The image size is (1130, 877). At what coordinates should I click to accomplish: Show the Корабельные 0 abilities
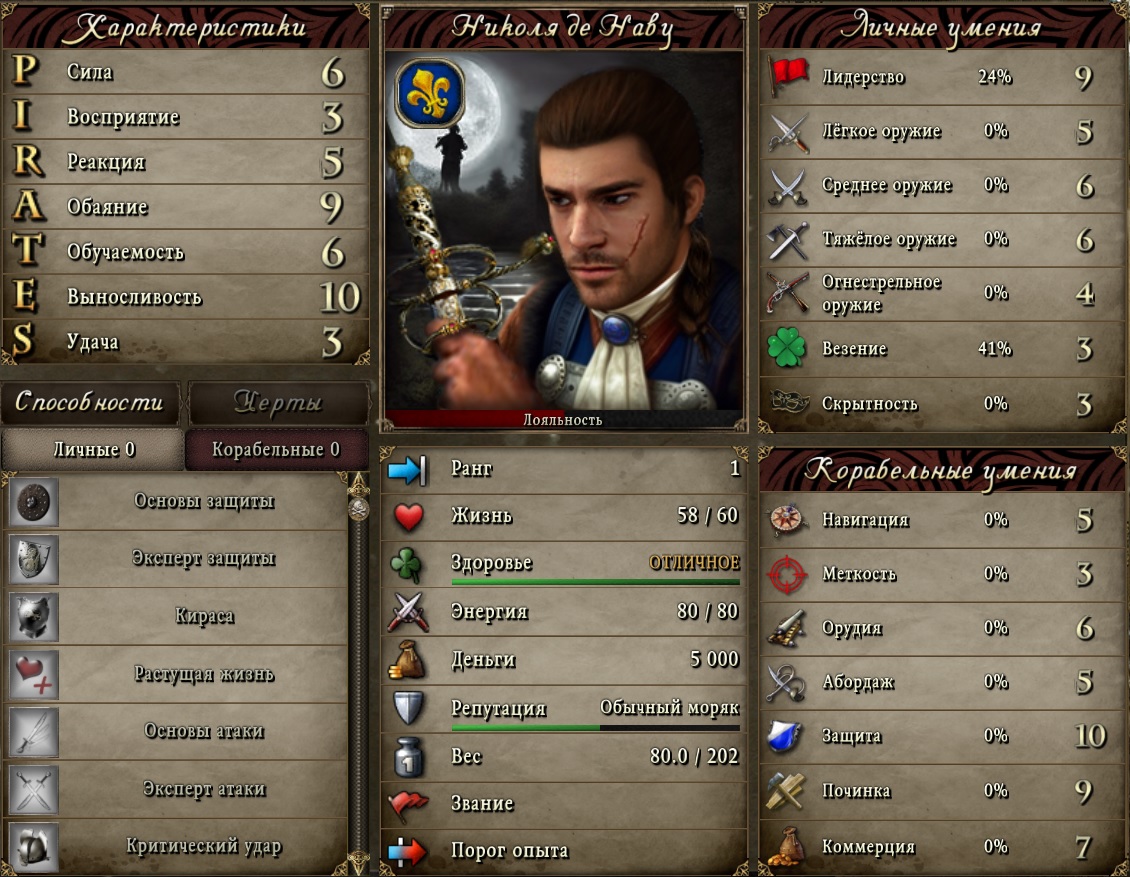click(x=276, y=450)
